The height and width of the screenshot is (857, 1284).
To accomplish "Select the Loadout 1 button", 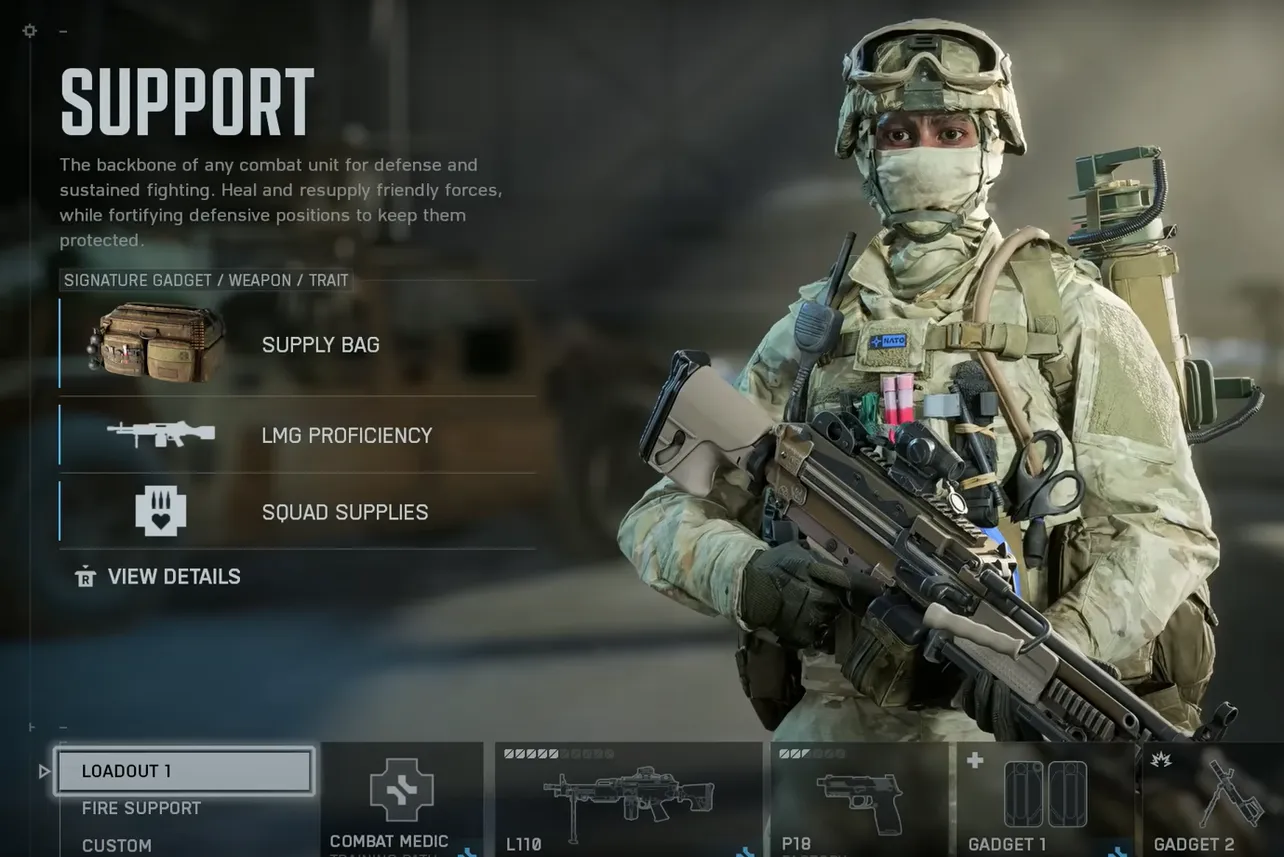I will [x=185, y=770].
